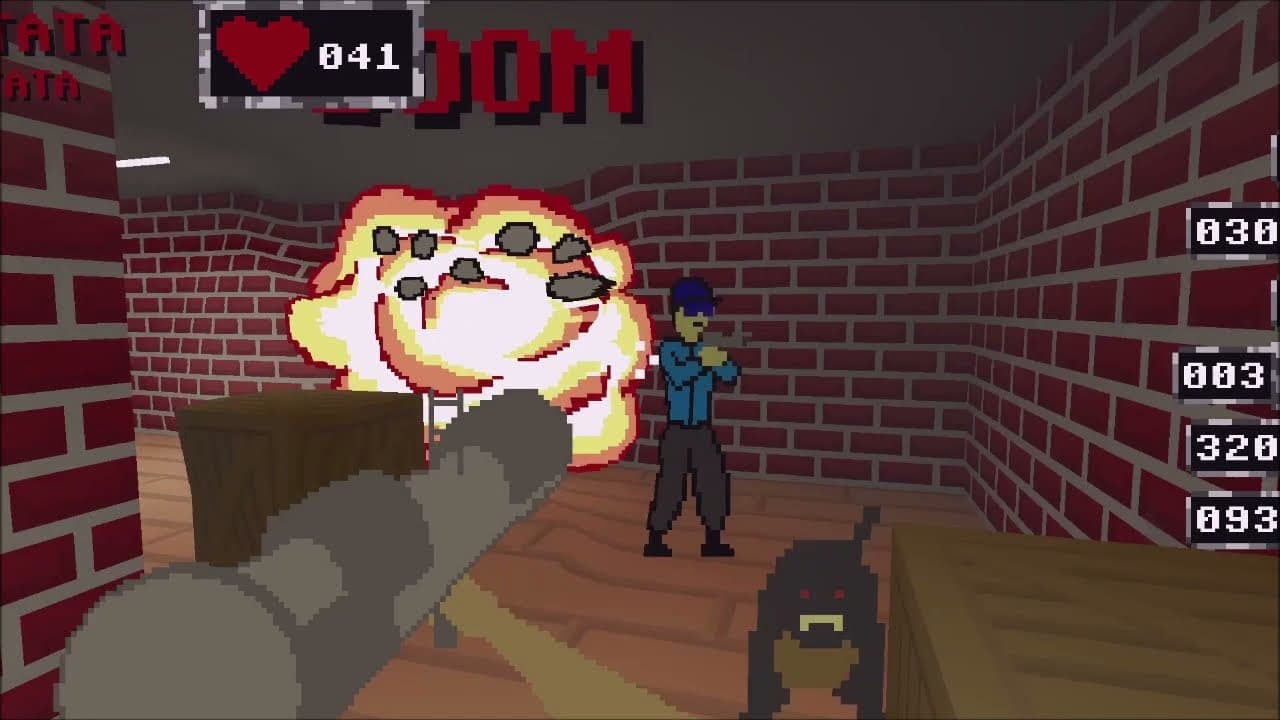
Task: Click the red heart health icon
Action: point(264,55)
